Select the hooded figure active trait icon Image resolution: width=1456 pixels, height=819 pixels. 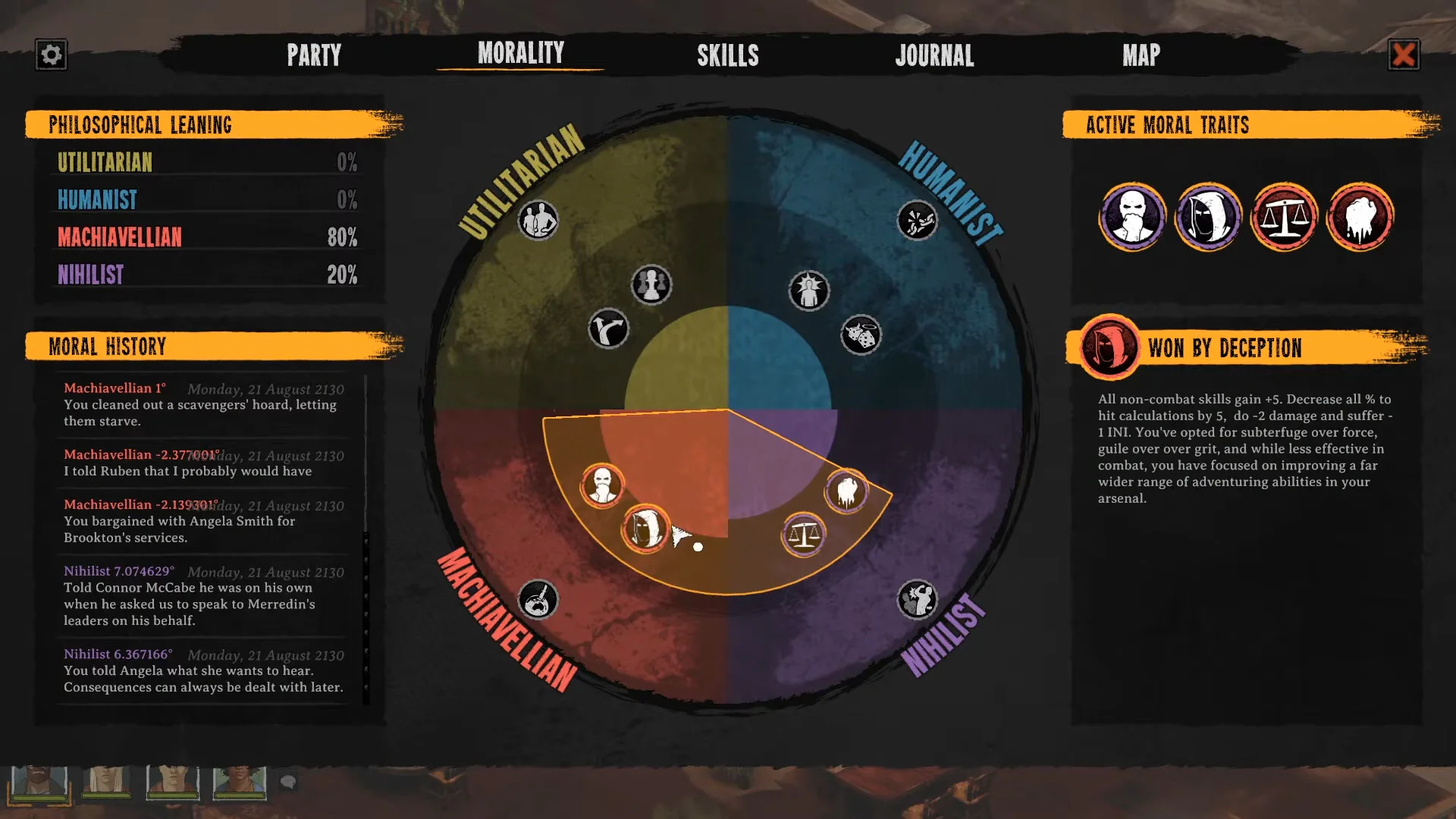pyautogui.click(x=1208, y=217)
